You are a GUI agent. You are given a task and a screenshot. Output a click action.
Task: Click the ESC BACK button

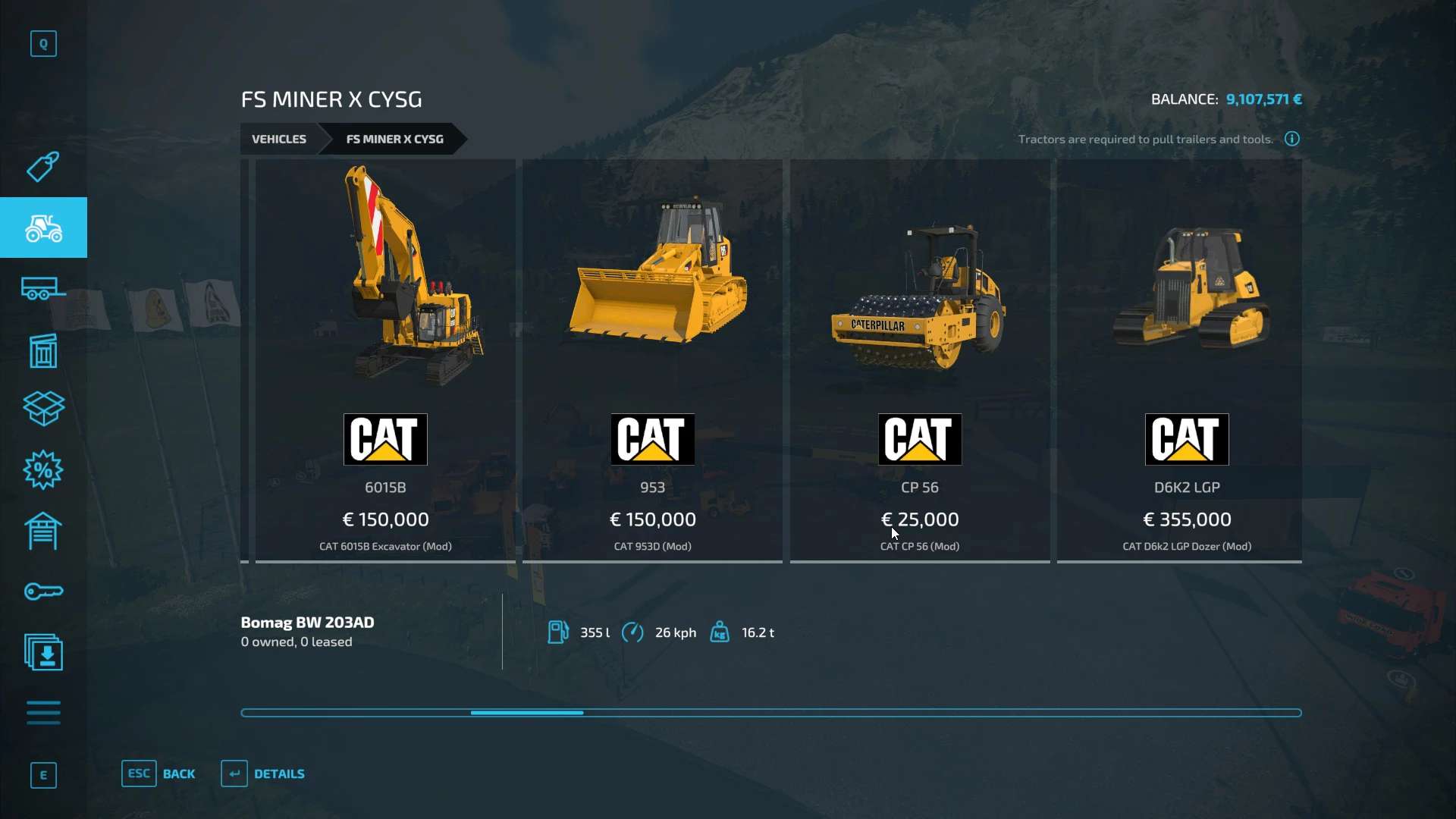click(159, 773)
